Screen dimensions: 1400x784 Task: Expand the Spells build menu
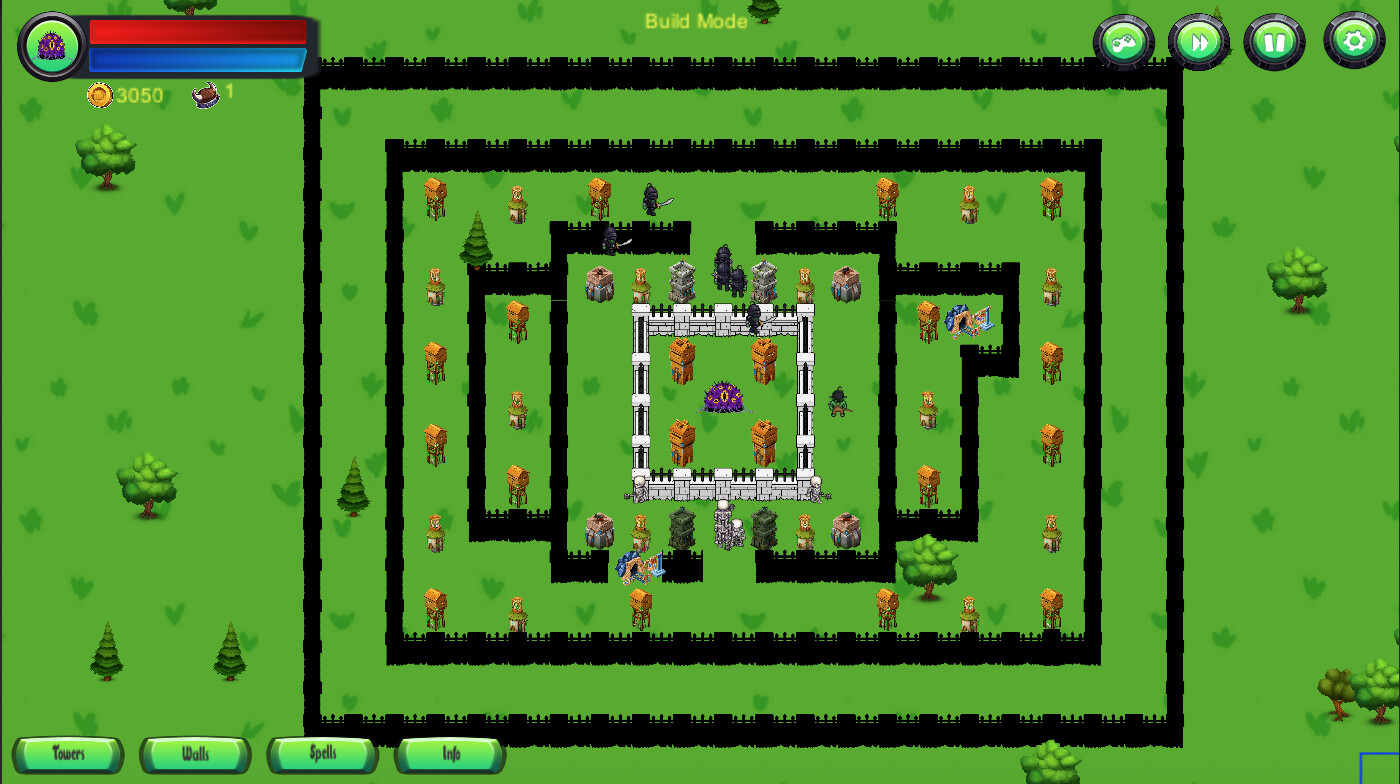(322, 755)
